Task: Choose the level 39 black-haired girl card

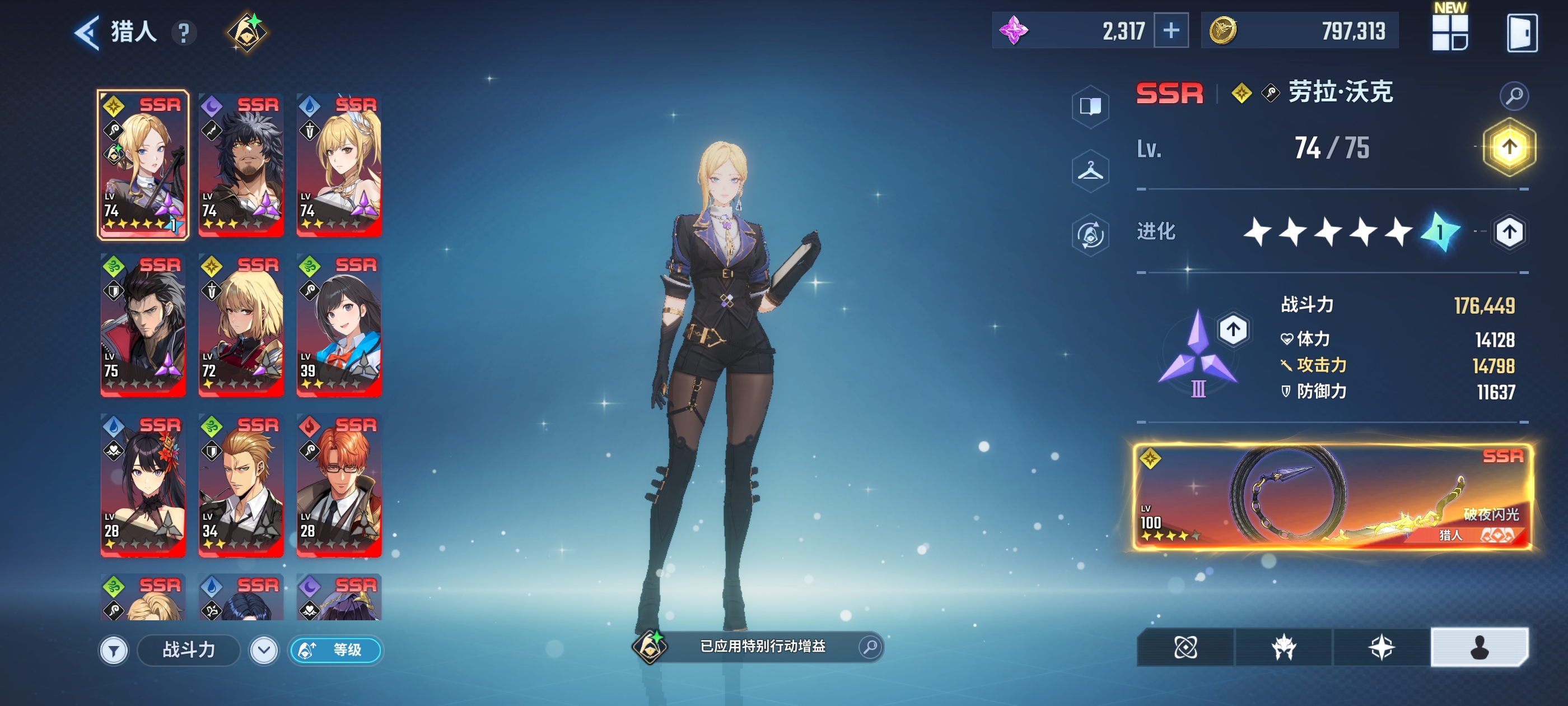Action: pos(338,324)
